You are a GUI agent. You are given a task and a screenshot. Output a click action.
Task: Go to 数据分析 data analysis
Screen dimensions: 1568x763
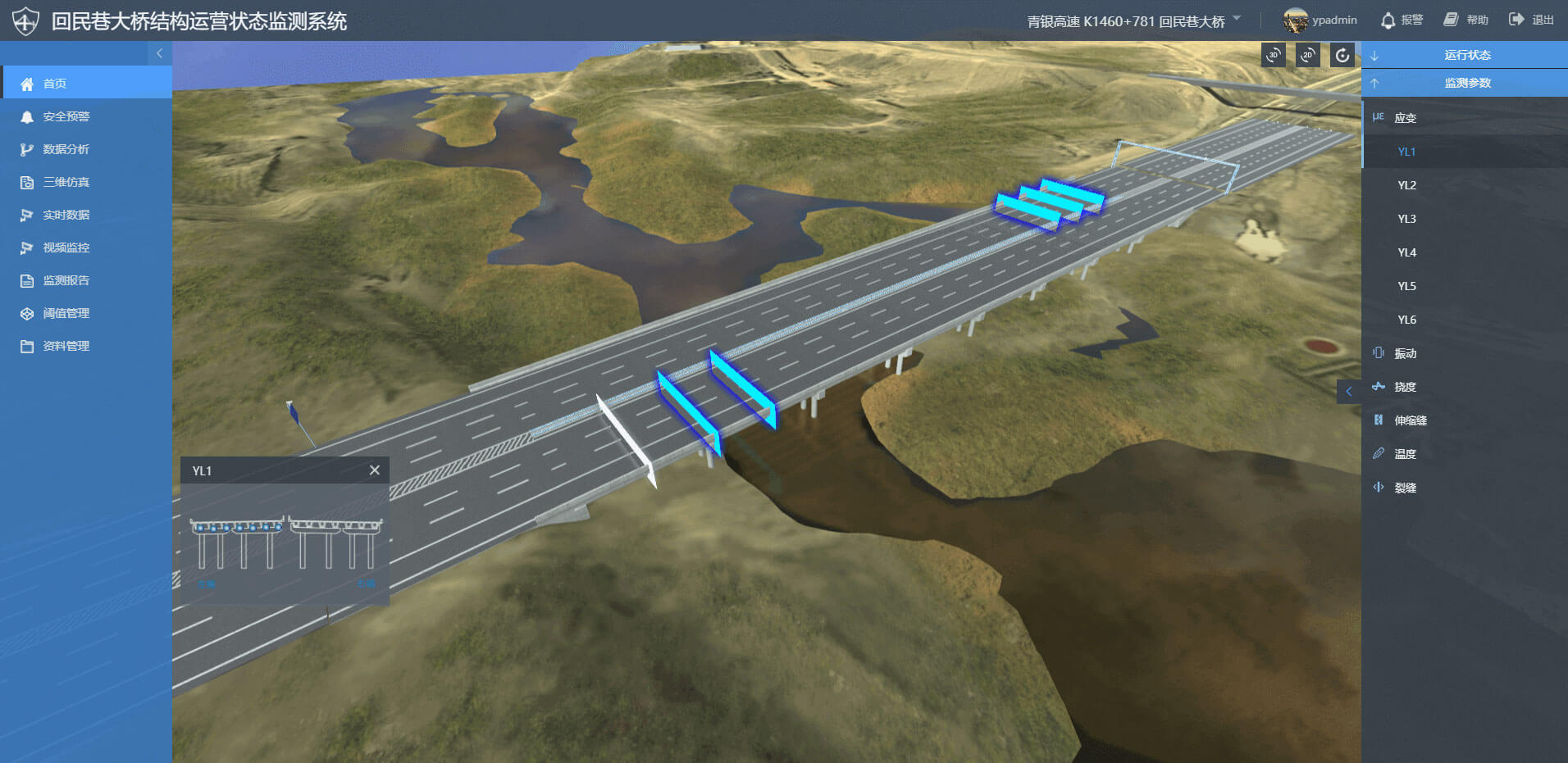(66, 149)
